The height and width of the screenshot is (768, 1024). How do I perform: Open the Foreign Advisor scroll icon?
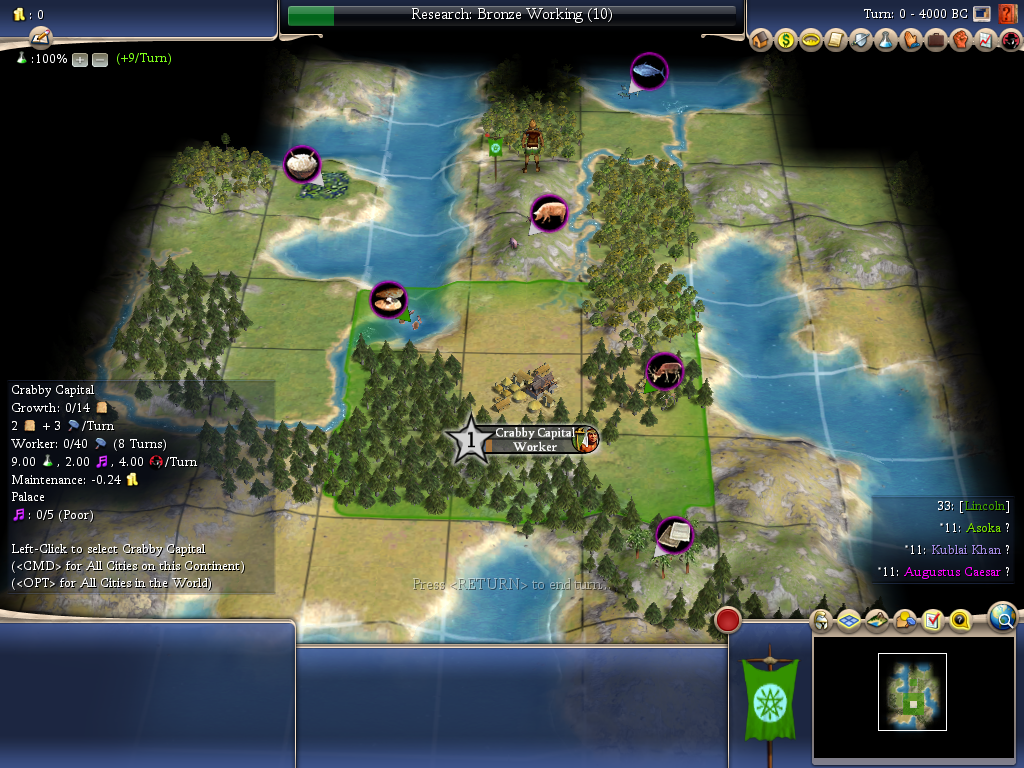click(x=836, y=41)
